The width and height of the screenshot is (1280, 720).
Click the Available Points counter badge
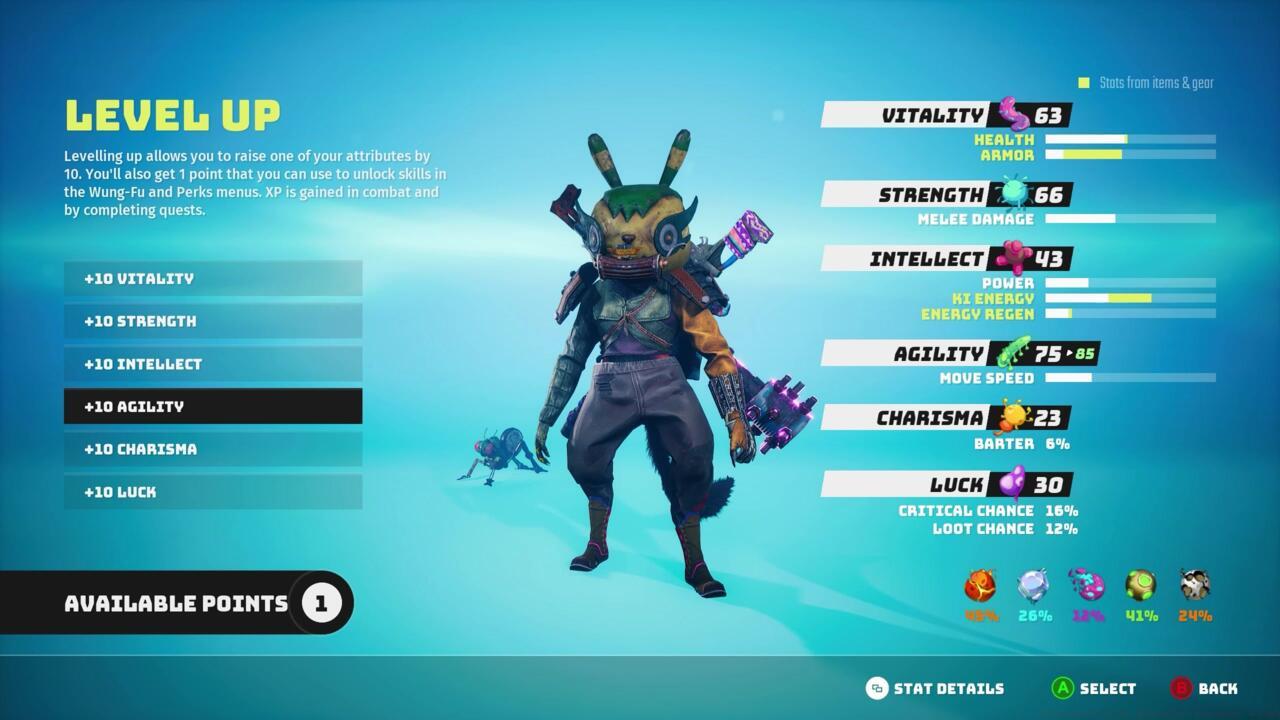[320, 602]
